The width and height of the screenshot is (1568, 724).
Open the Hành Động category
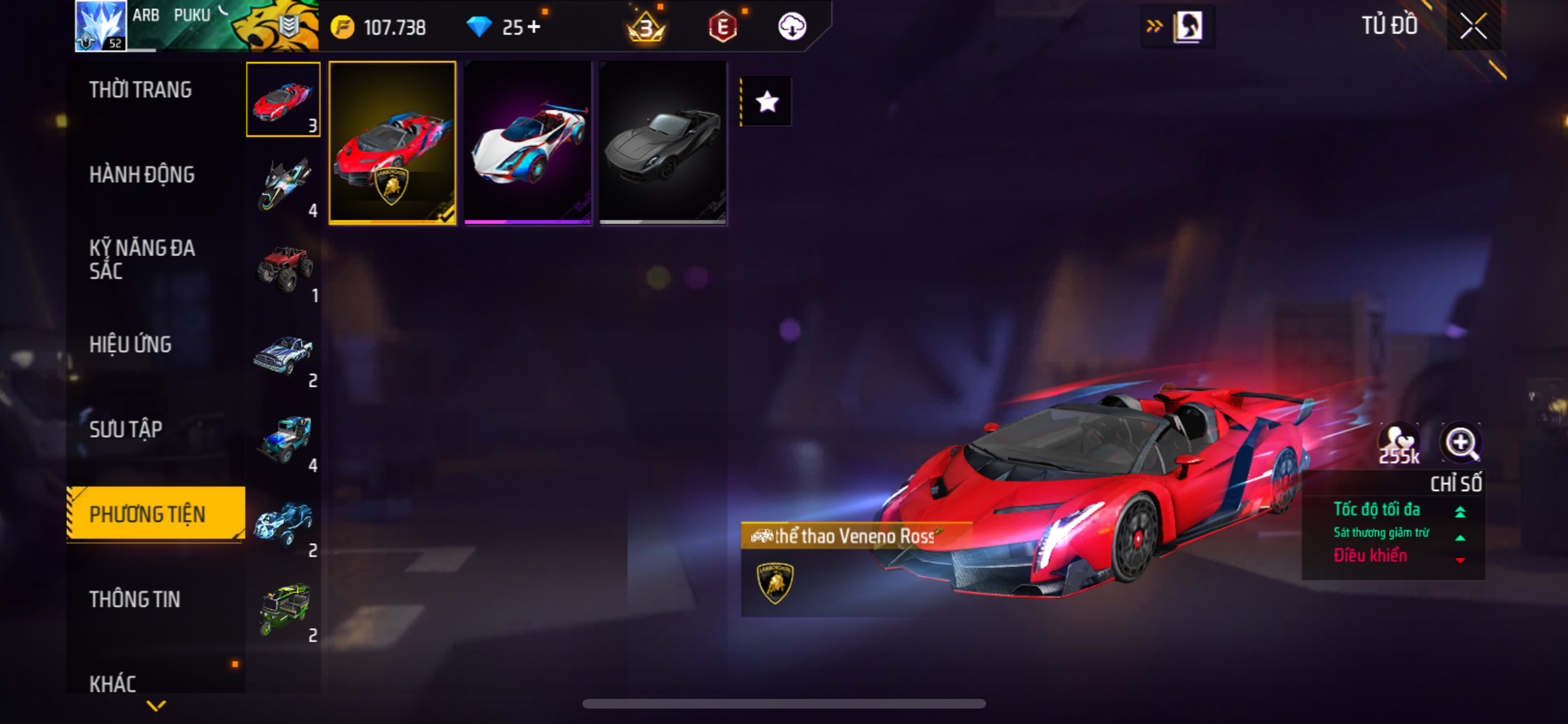[142, 174]
